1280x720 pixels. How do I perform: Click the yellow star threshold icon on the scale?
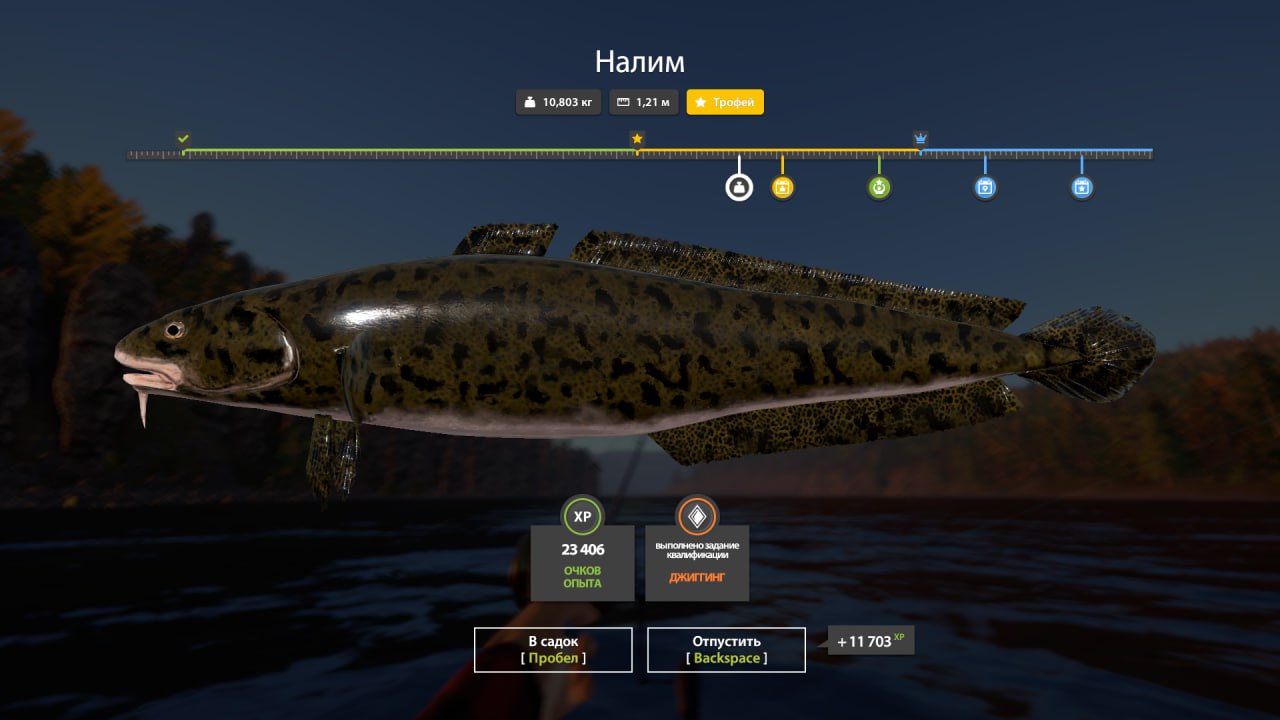pyautogui.click(x=636, y=138)
